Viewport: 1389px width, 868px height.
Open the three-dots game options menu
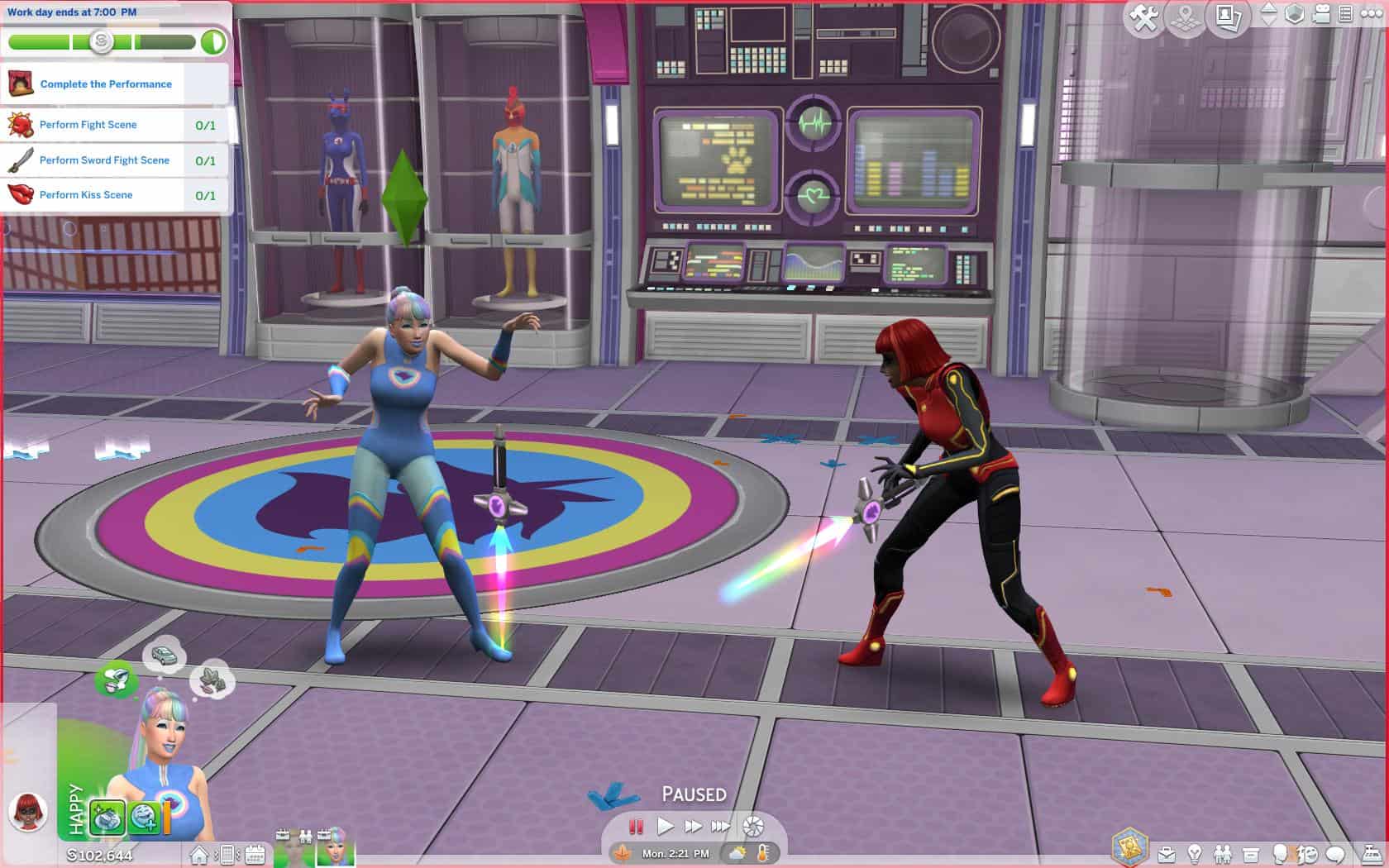coord(1371,14)
